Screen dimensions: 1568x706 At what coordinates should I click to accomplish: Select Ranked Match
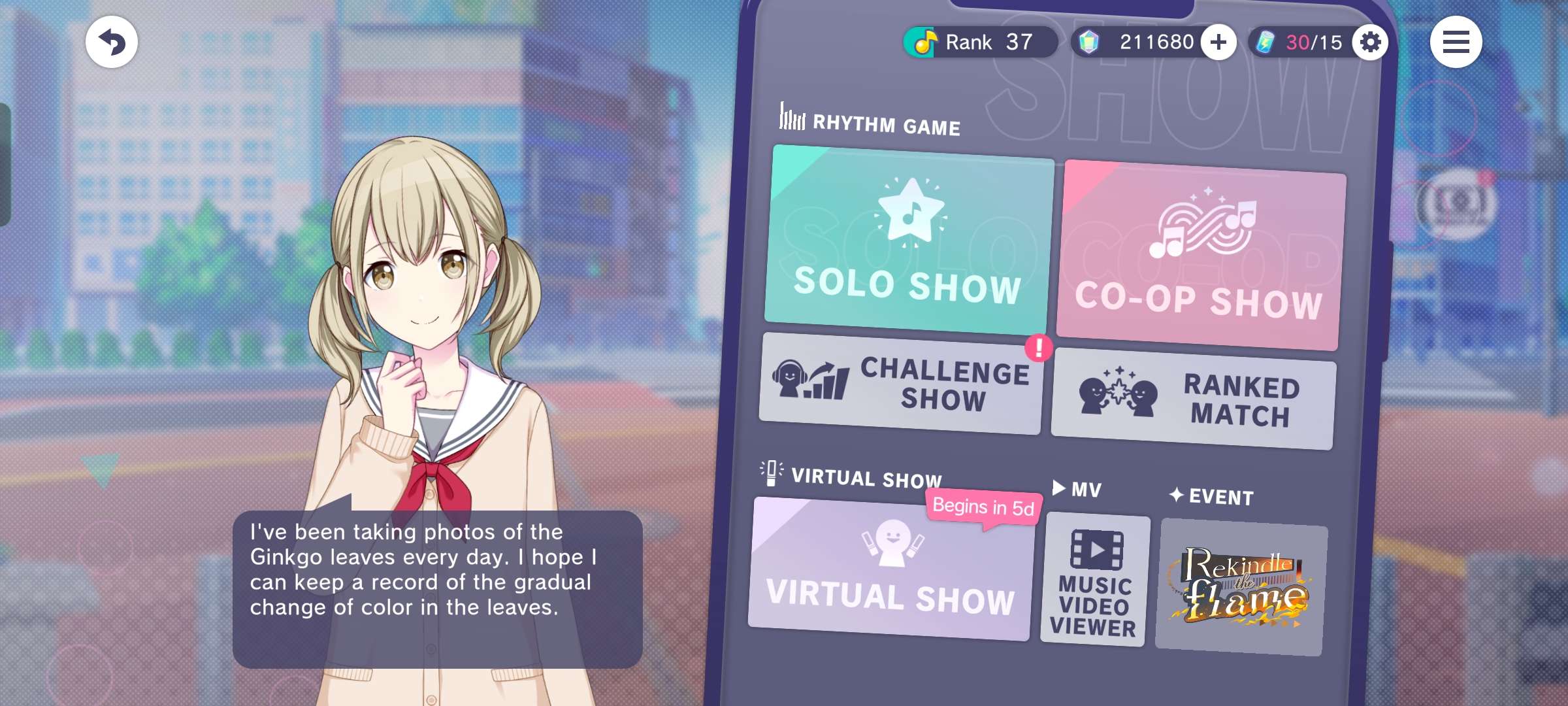[1193, 400]
